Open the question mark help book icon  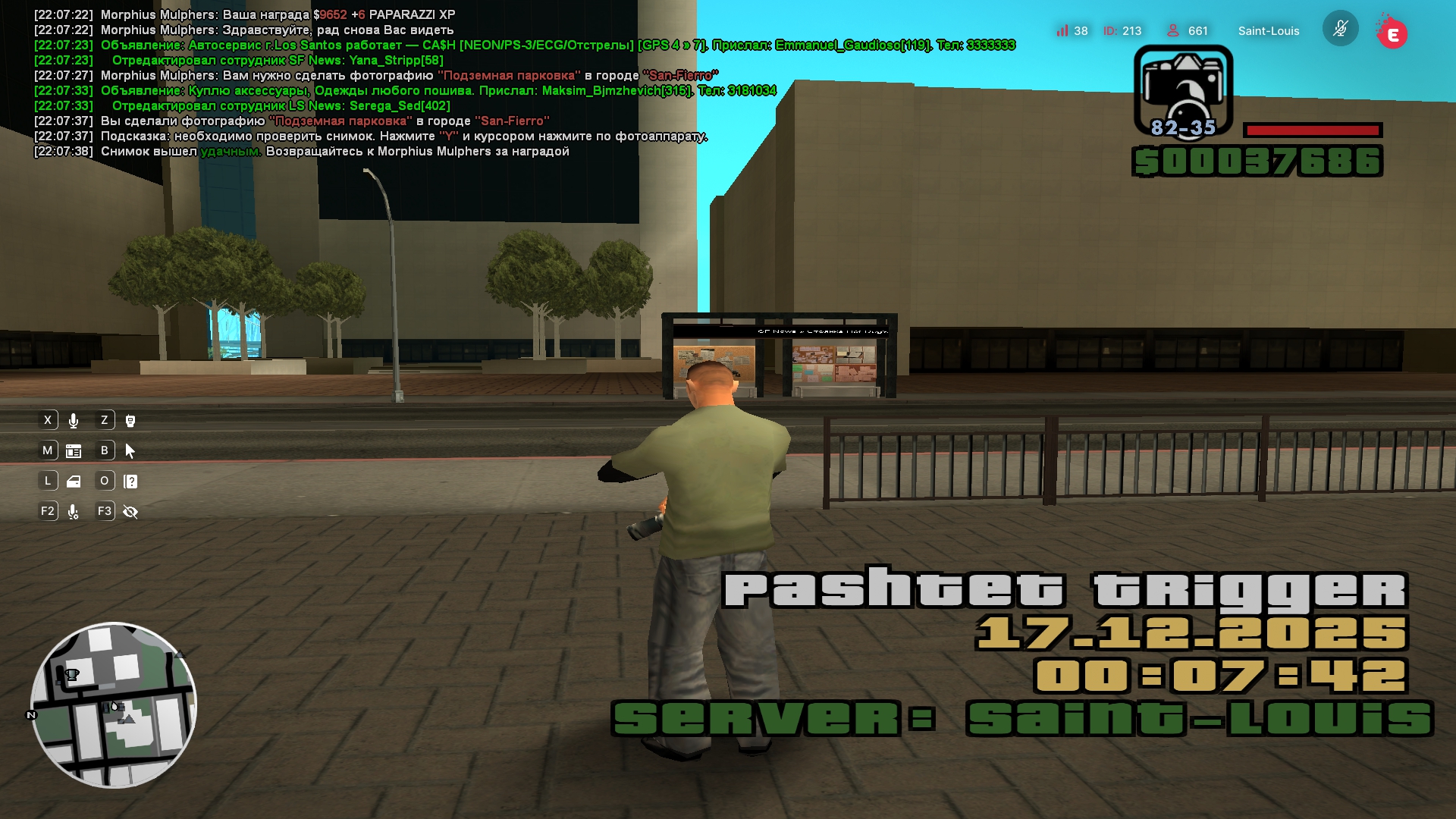point(130,482)
